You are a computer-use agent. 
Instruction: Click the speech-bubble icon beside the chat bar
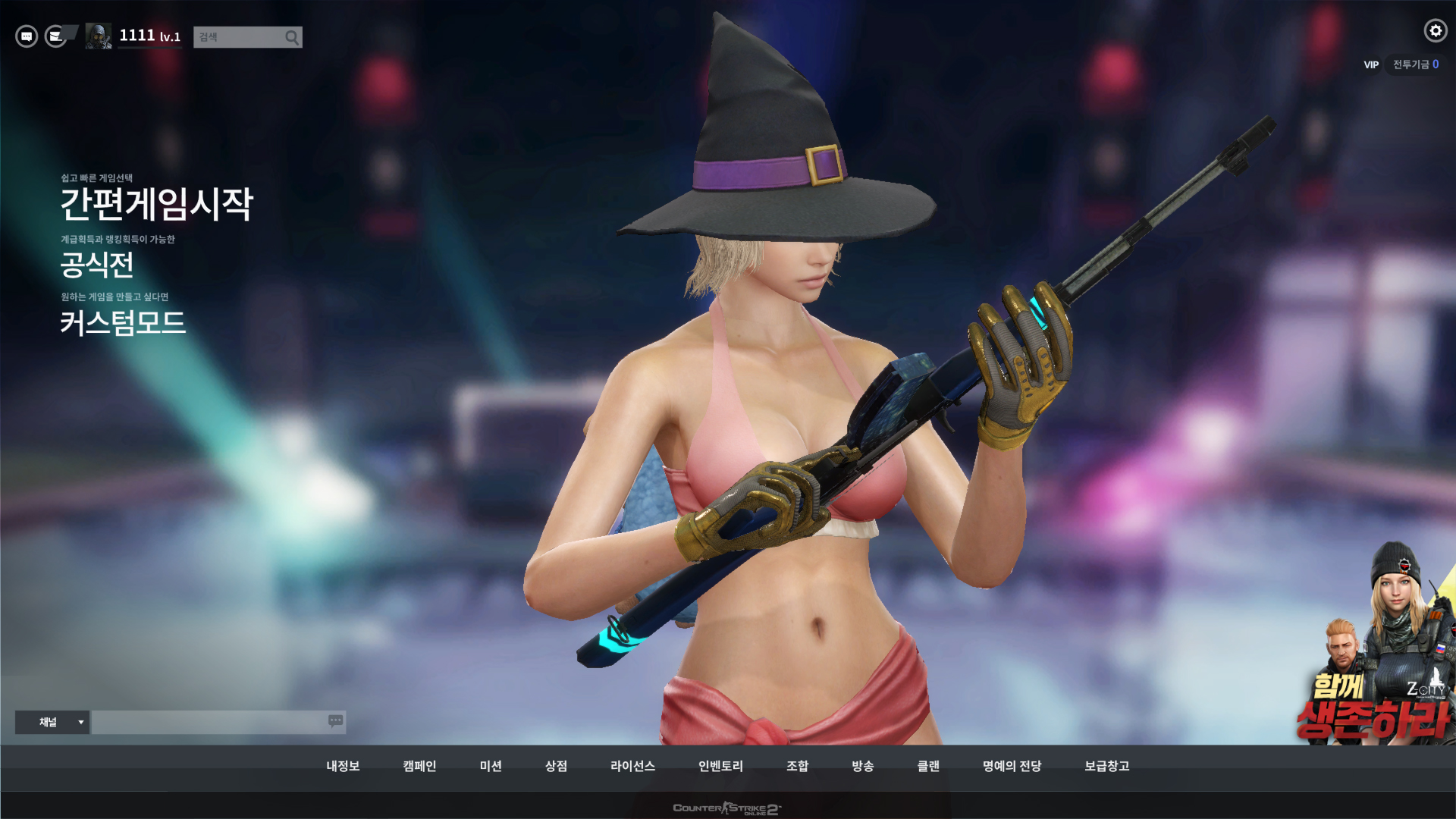click(x=334, y=722)
